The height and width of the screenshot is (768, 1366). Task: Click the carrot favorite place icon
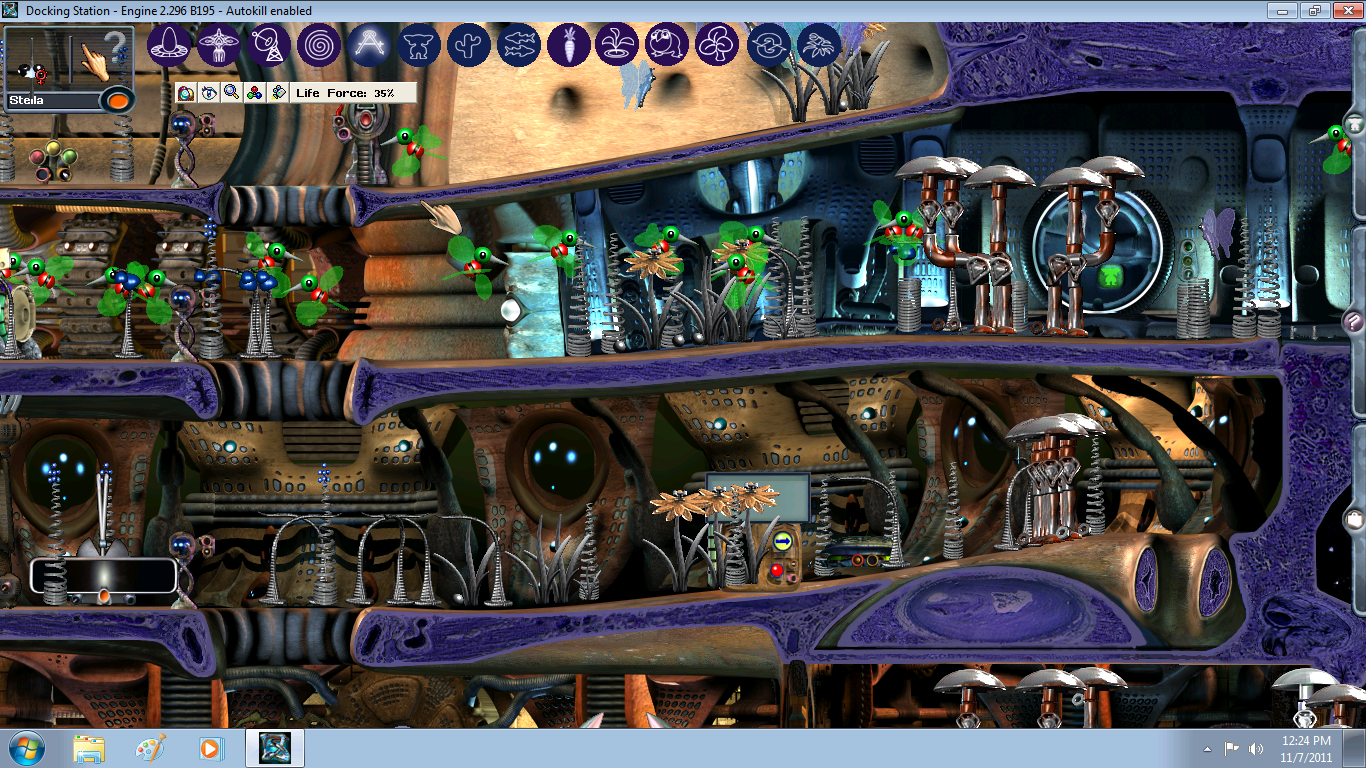click(569, 45)
